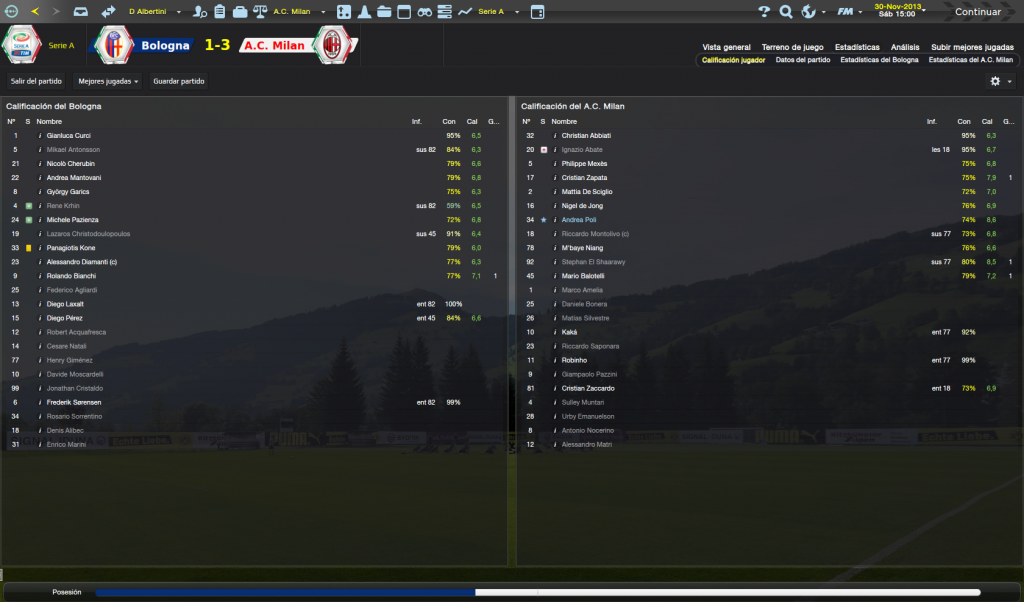Open the Terreno de juego tab

792,47
